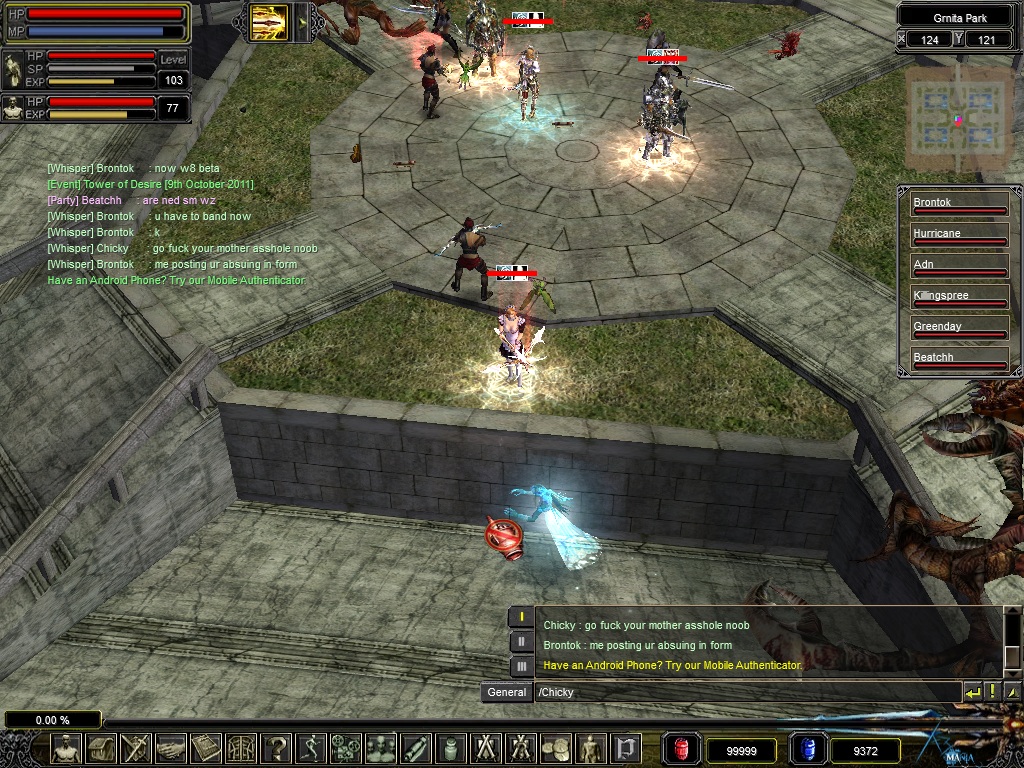Select party member Greenday
Image resolution: width=1024 pixels, height=768 pixels.
(x=958, y=328)
